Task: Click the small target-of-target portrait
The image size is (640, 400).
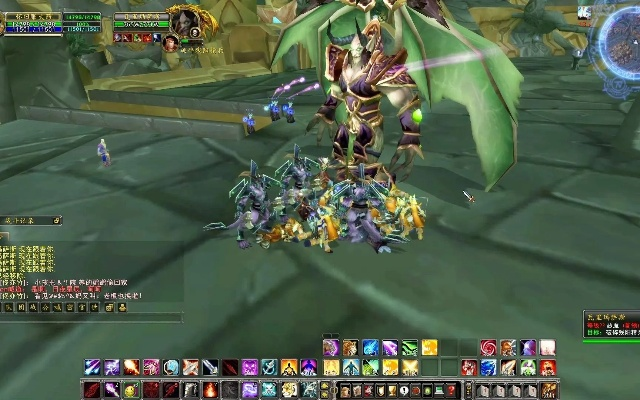Action: (170, 42)
